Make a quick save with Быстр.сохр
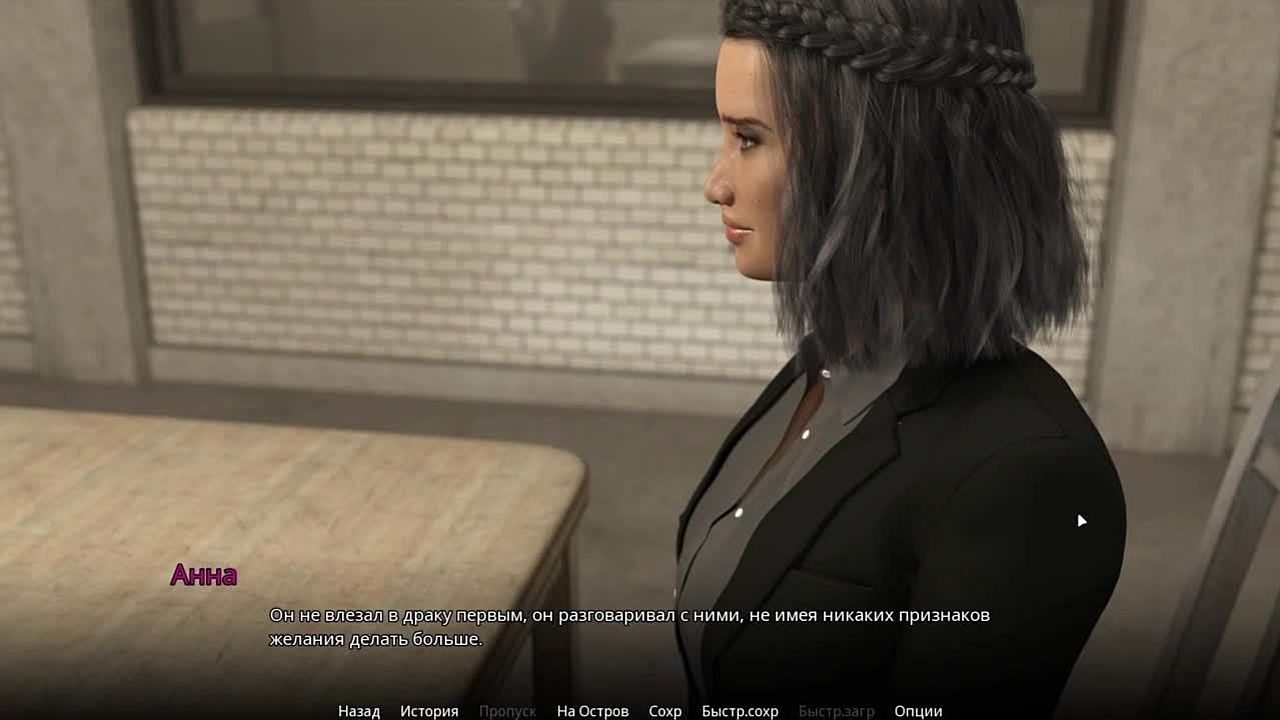Viewport: 1280px width, 720px height. tap(739, 711)
